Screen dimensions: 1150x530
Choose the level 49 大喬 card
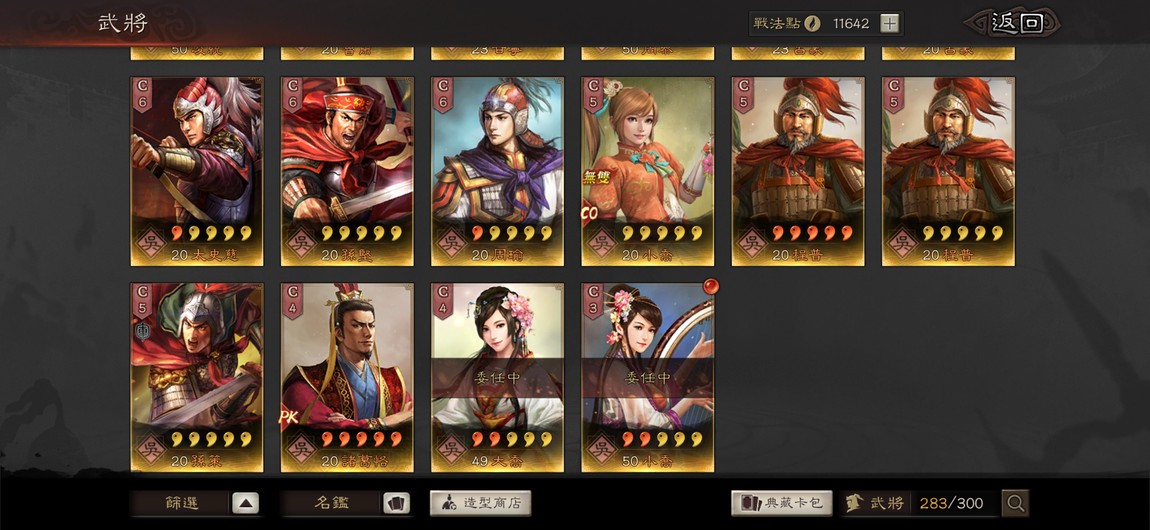(497, 377)
